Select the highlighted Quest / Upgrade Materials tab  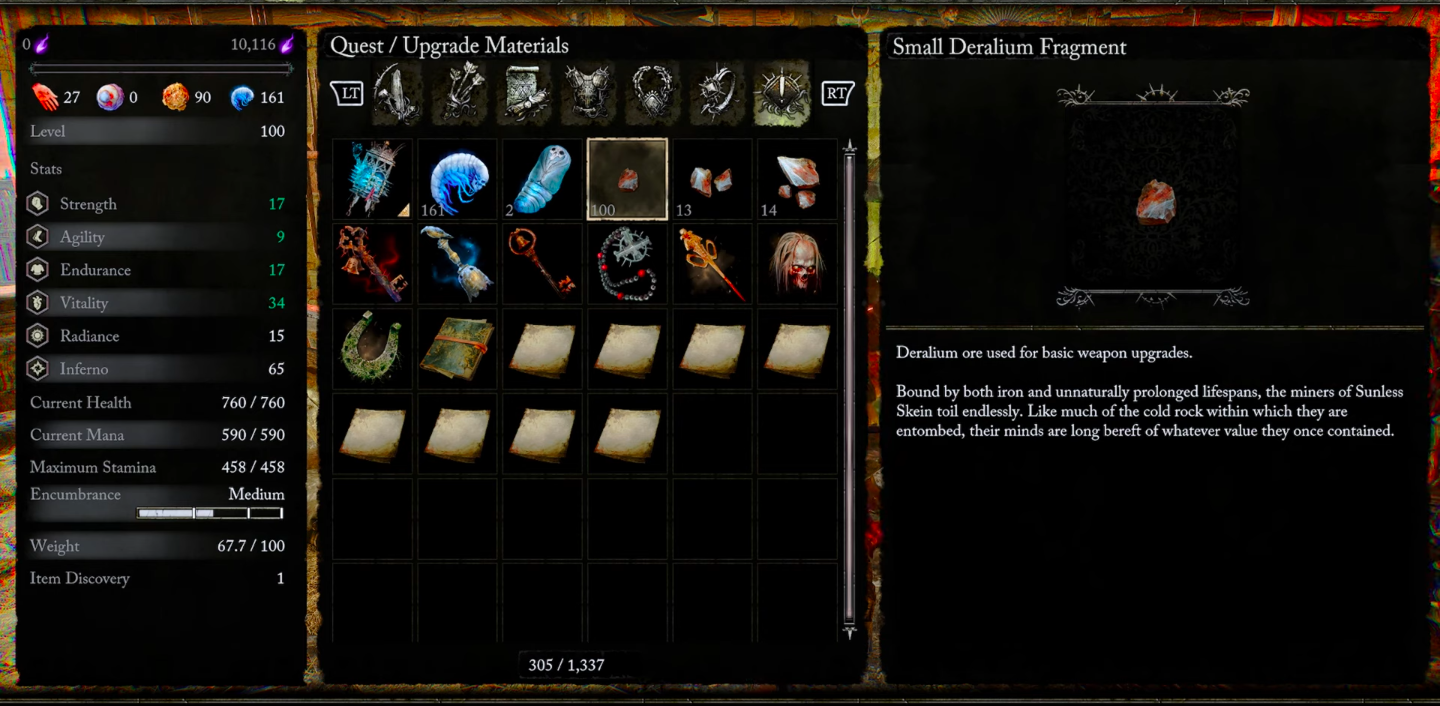tap(781, 93)
